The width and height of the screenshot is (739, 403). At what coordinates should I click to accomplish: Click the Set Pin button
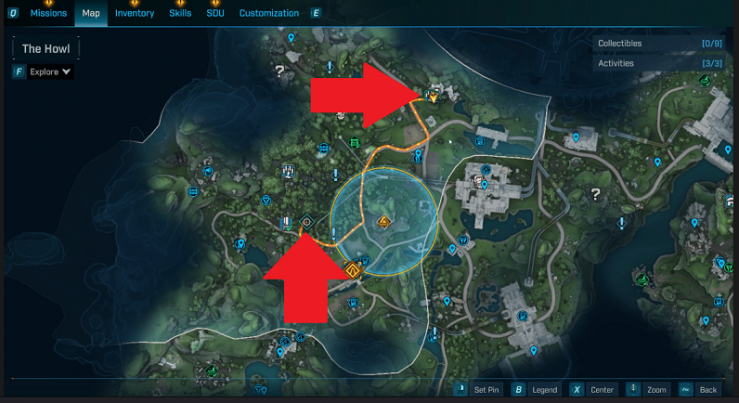(479, 389)
